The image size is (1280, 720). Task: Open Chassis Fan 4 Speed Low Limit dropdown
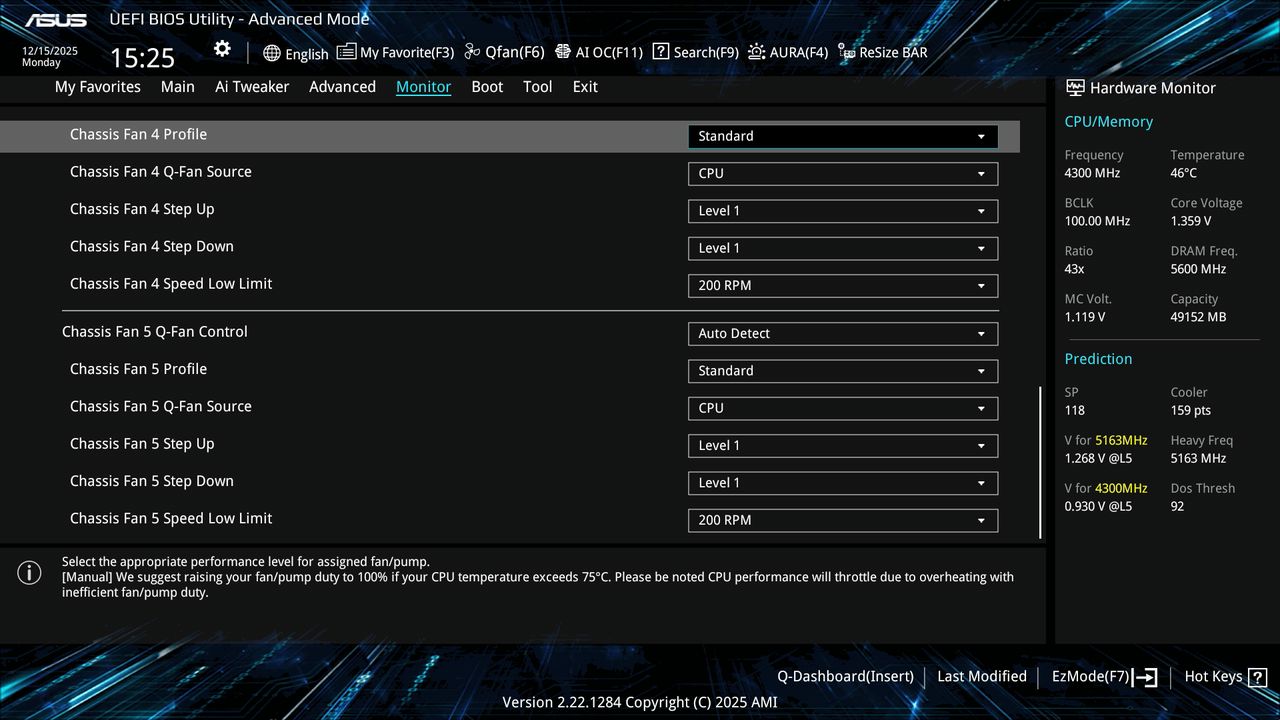tap(842, 285)
